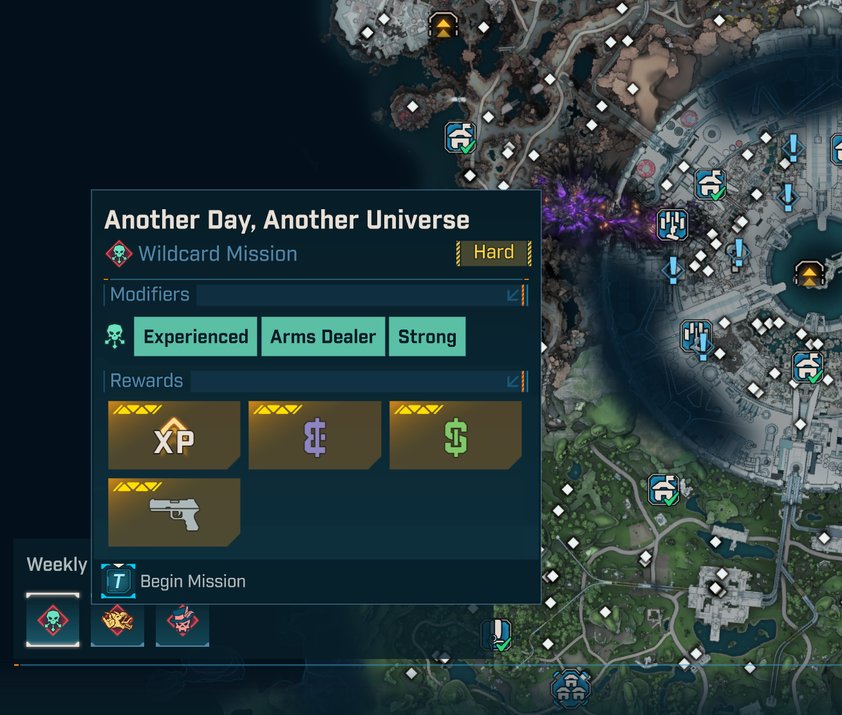Select the Strong modifier tag
This screenshot has height=715, width=842.
coord(427,337)
